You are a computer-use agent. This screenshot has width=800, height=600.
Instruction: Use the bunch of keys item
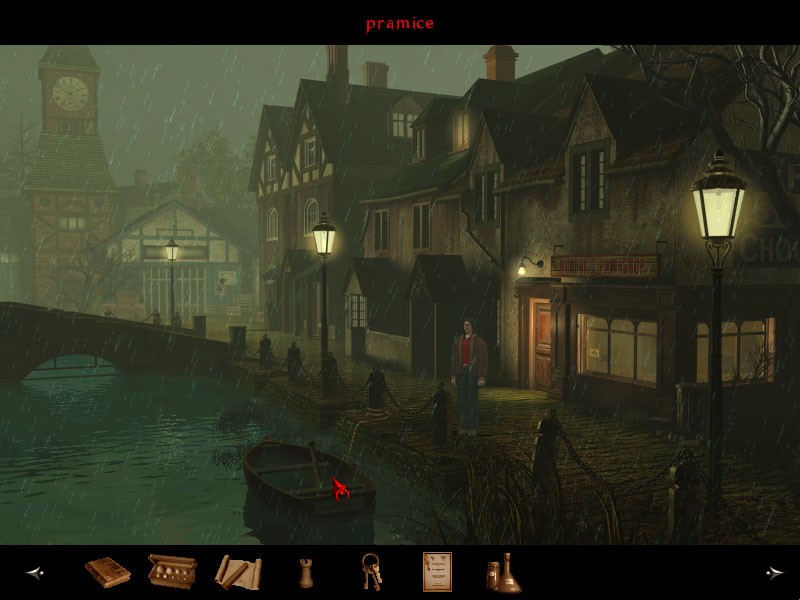369,572
